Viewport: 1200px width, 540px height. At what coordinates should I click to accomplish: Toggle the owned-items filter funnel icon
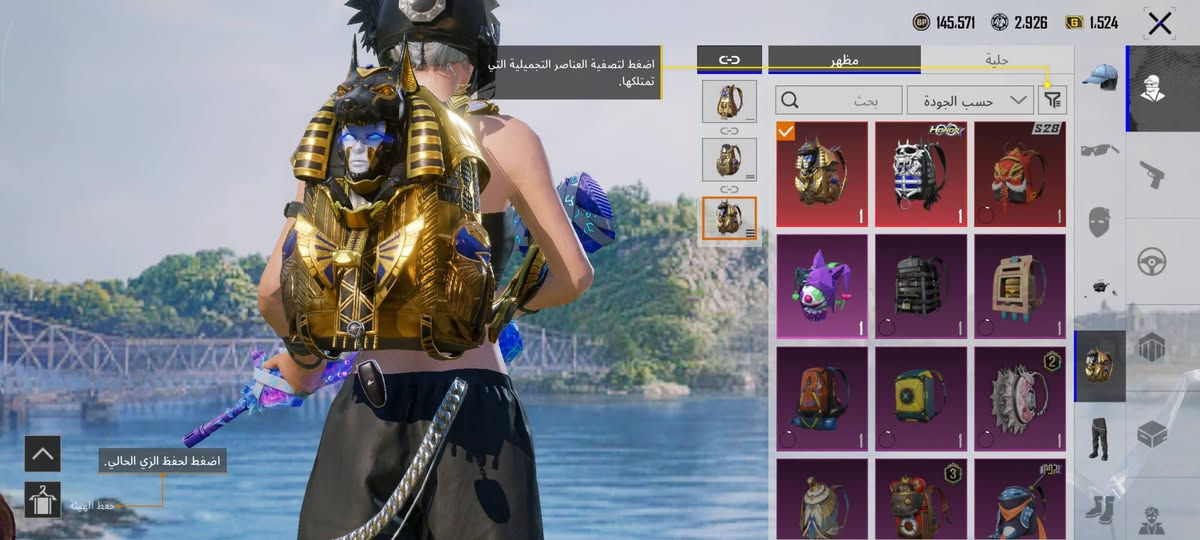coord(1053,100)
